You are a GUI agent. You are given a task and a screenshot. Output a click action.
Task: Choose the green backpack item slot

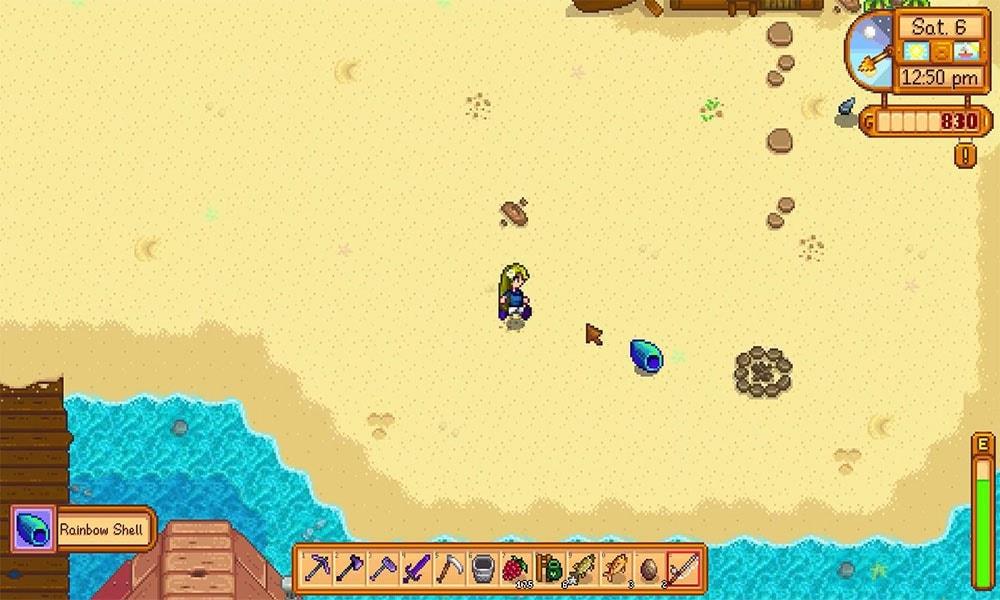point(550,569)
